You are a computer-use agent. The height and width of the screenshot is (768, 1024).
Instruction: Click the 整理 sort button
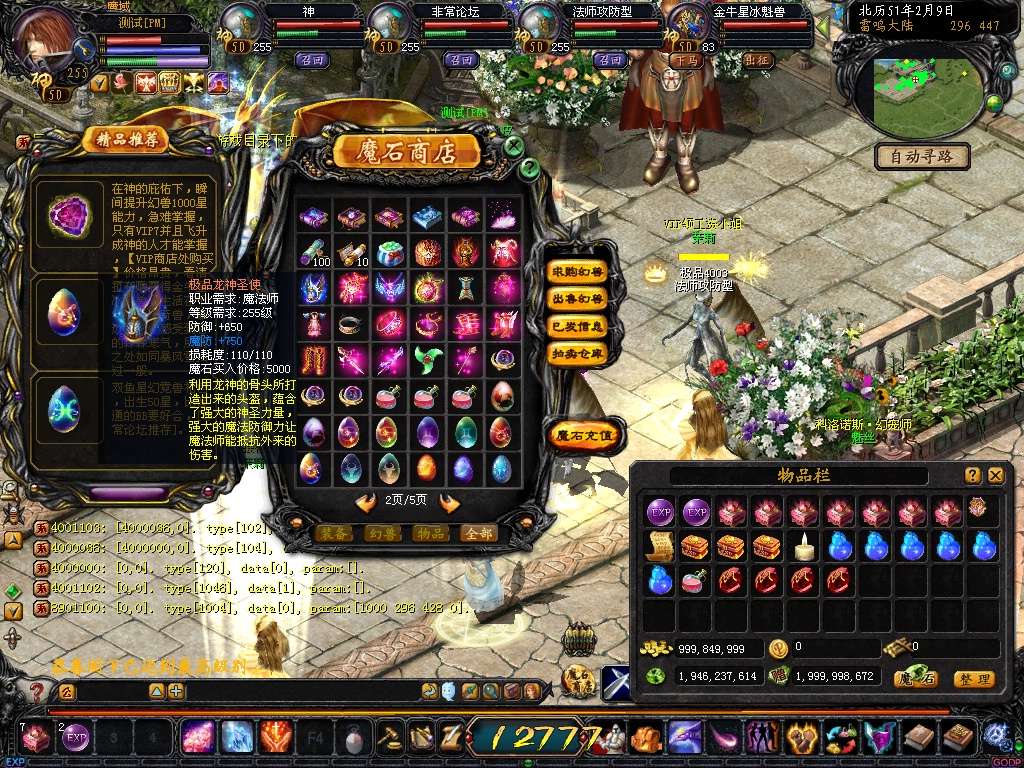[973, 679]
